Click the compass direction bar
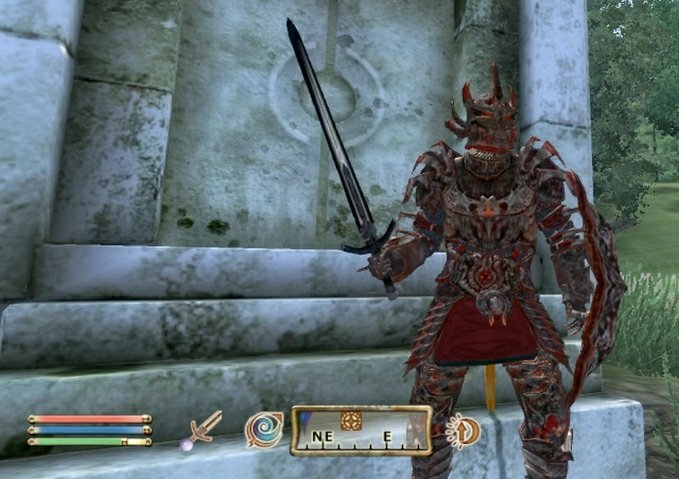This screenshot has height=479, width=679. [361, 431]
